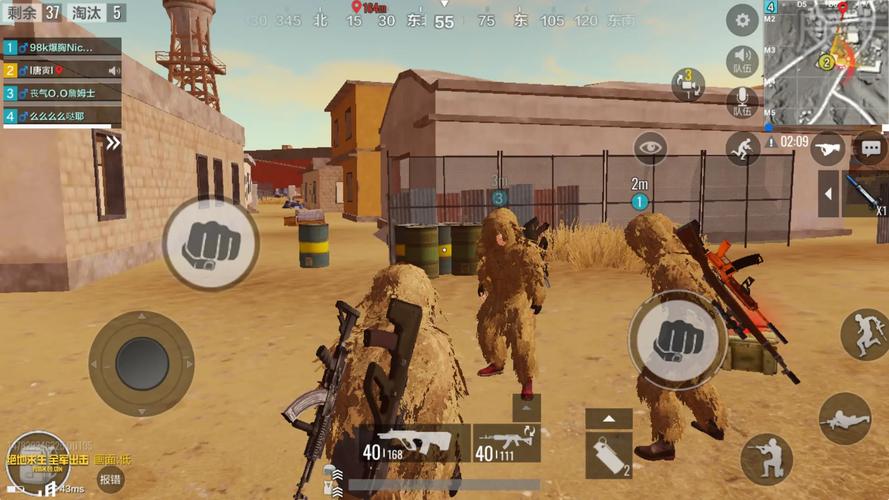Go prone with the lying soldier button
The image size is (889, 500).
[x=844, y=417]
